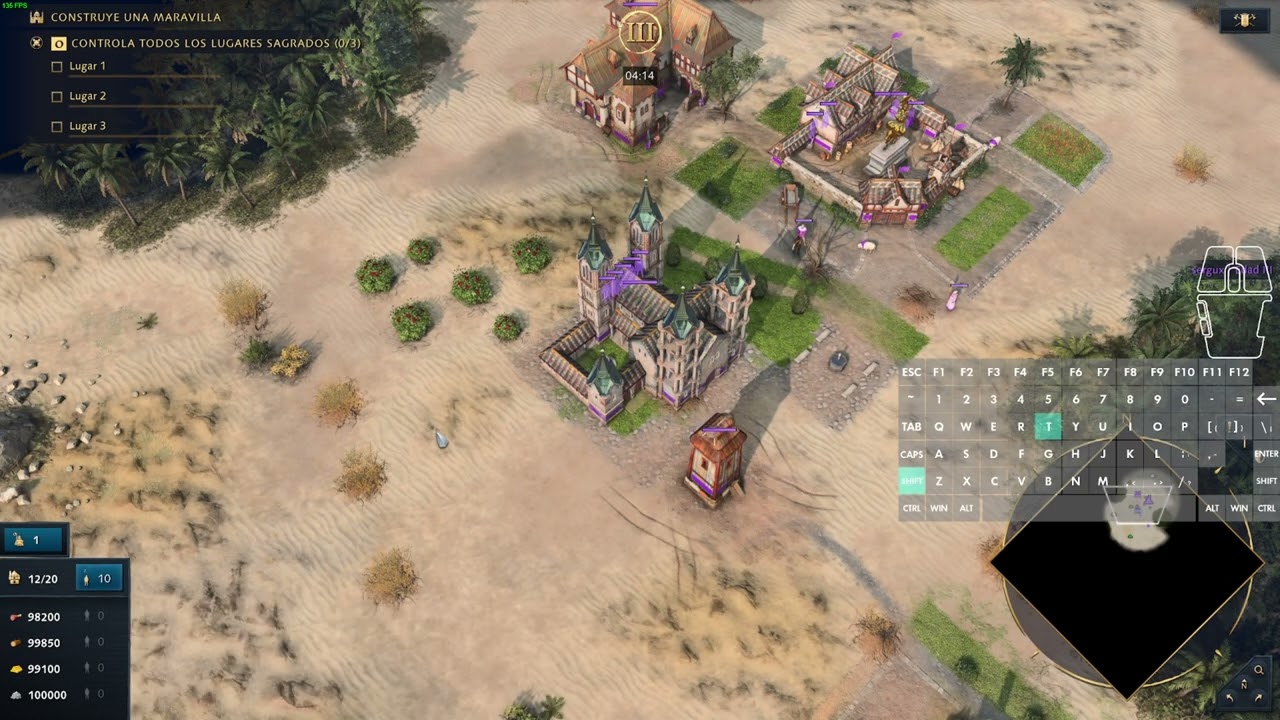The image size is (1280, 720).
Task: Click the Controla Todos los Lugares Sagrados objective
Action: (x=215, y=43)
